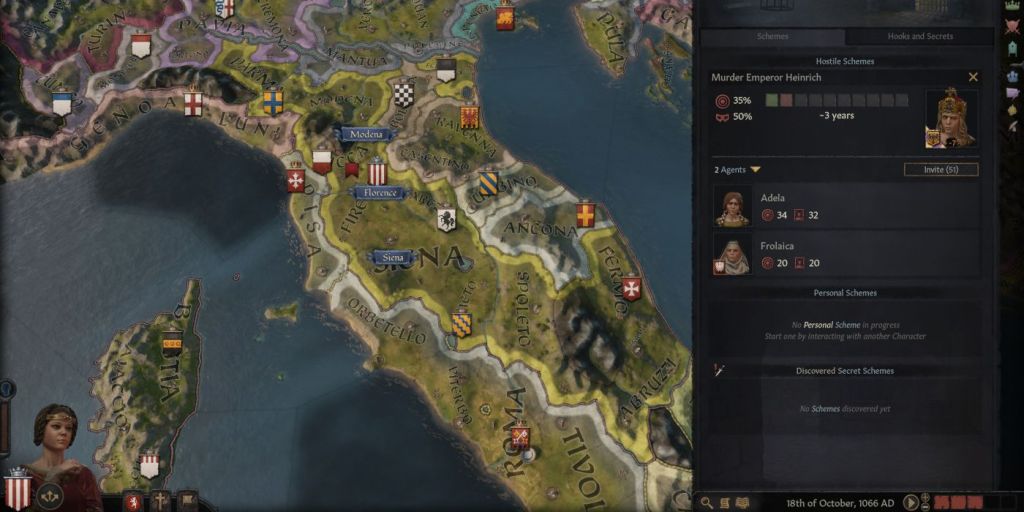Select the Schemes tab
Image resolution: width=1024 pixels, height=512 pixels.
click(x=772, y=37)
